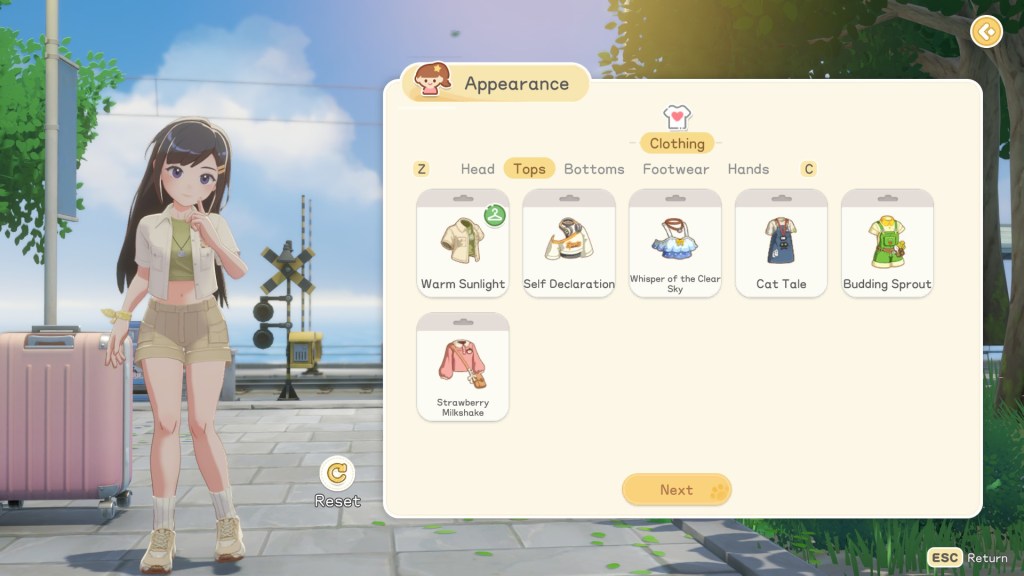Select the Budding Sprout overalls

coord(887,243)
